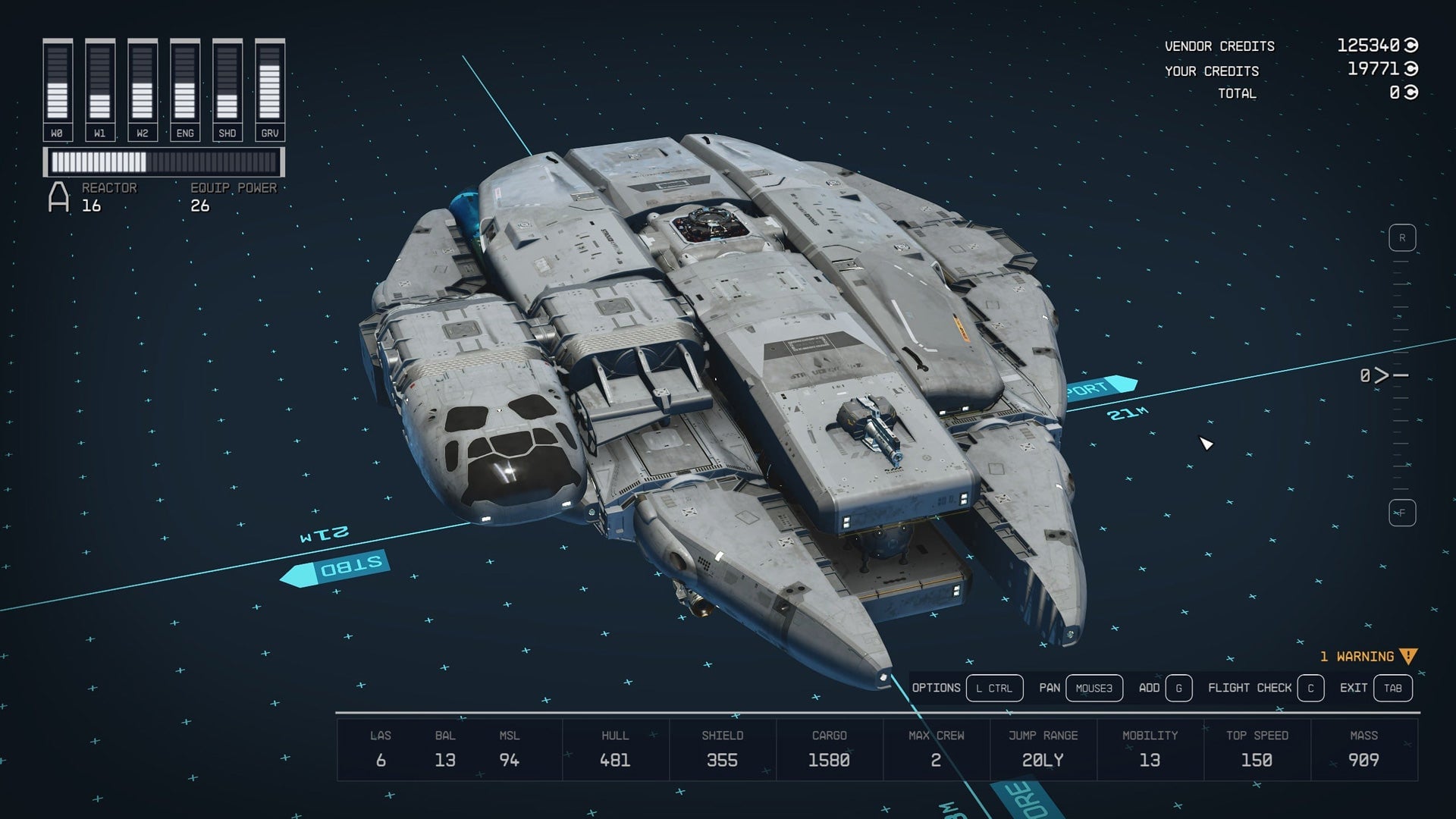Click the 1 WARNING alert icon
1456x819 pixels.
point(1407,657)
